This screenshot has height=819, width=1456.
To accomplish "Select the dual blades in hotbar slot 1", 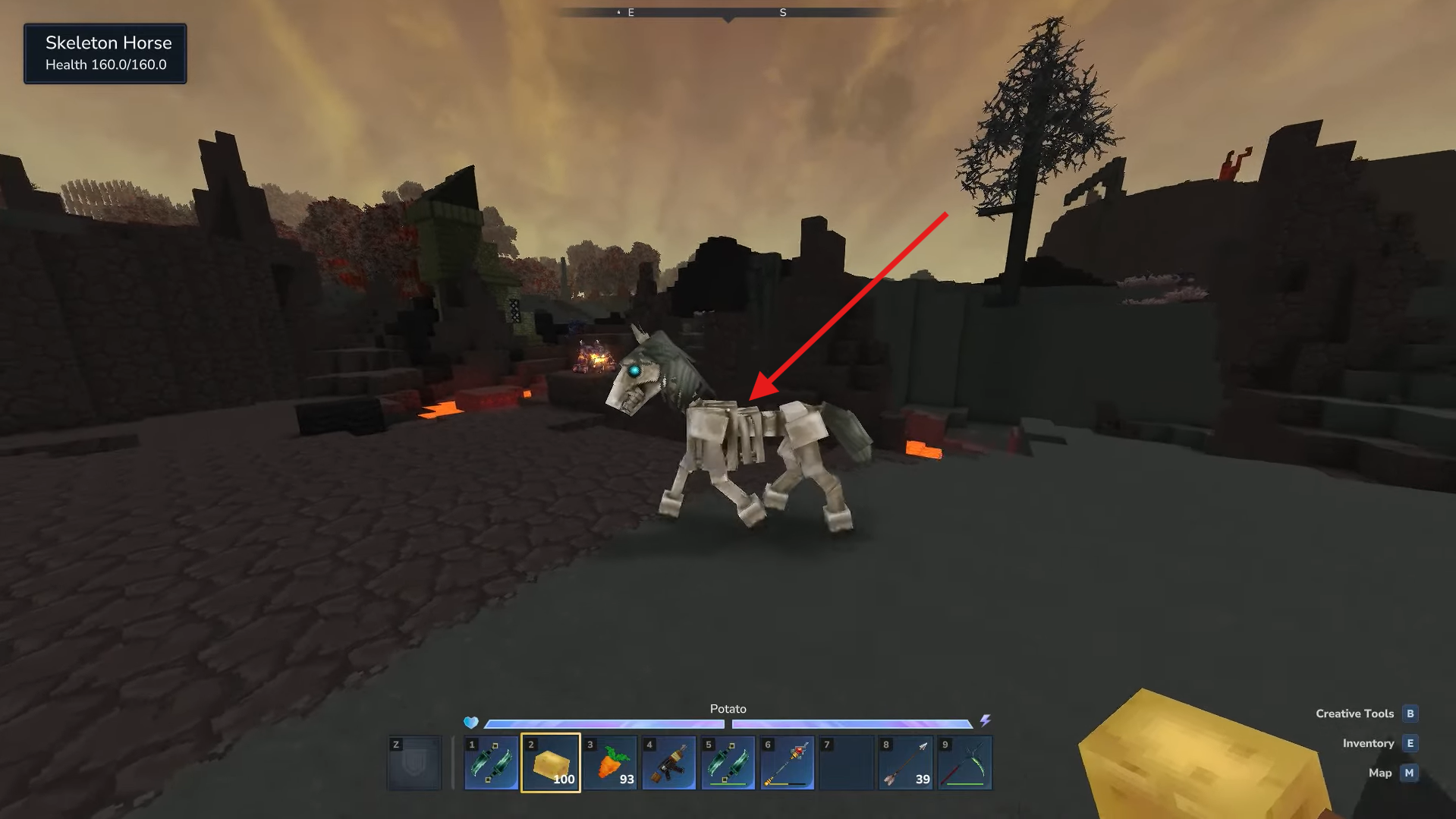I will click(492, 762).
